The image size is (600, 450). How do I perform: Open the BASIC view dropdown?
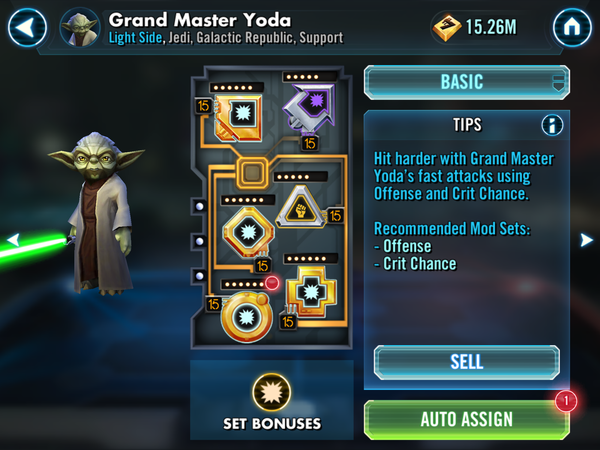(x=466, y=82)
